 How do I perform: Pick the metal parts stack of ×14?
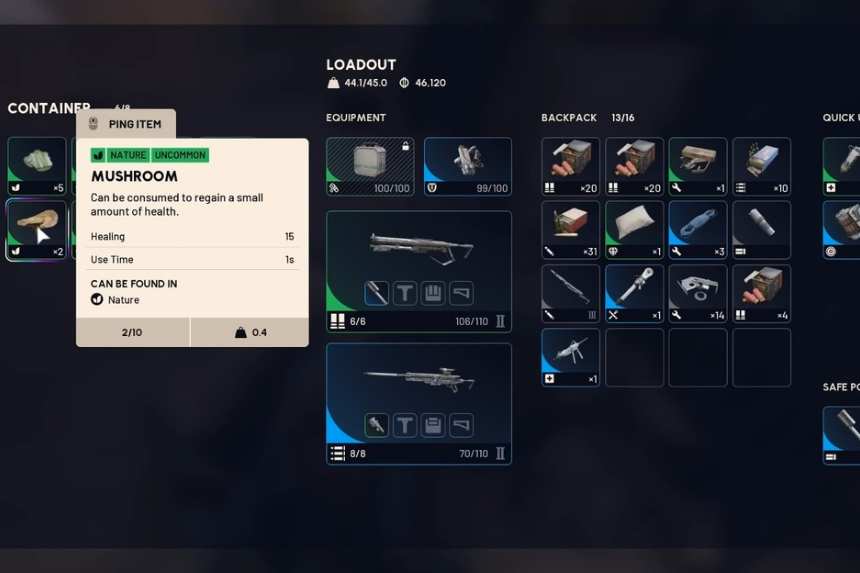pyautogui.click(x=697, y=293)
